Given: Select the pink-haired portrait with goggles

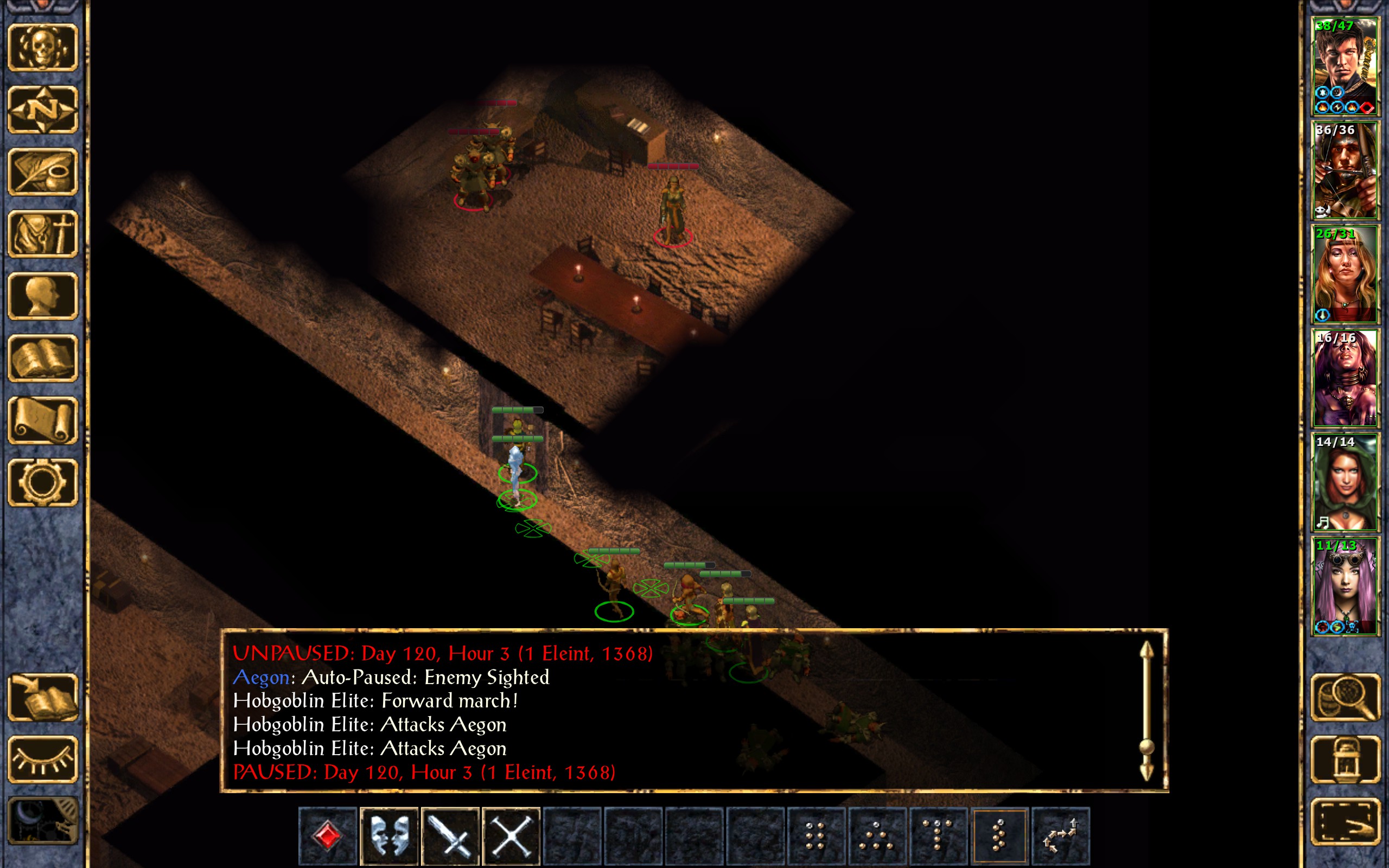Looking at the screenshot, I should coord(1345,586).
